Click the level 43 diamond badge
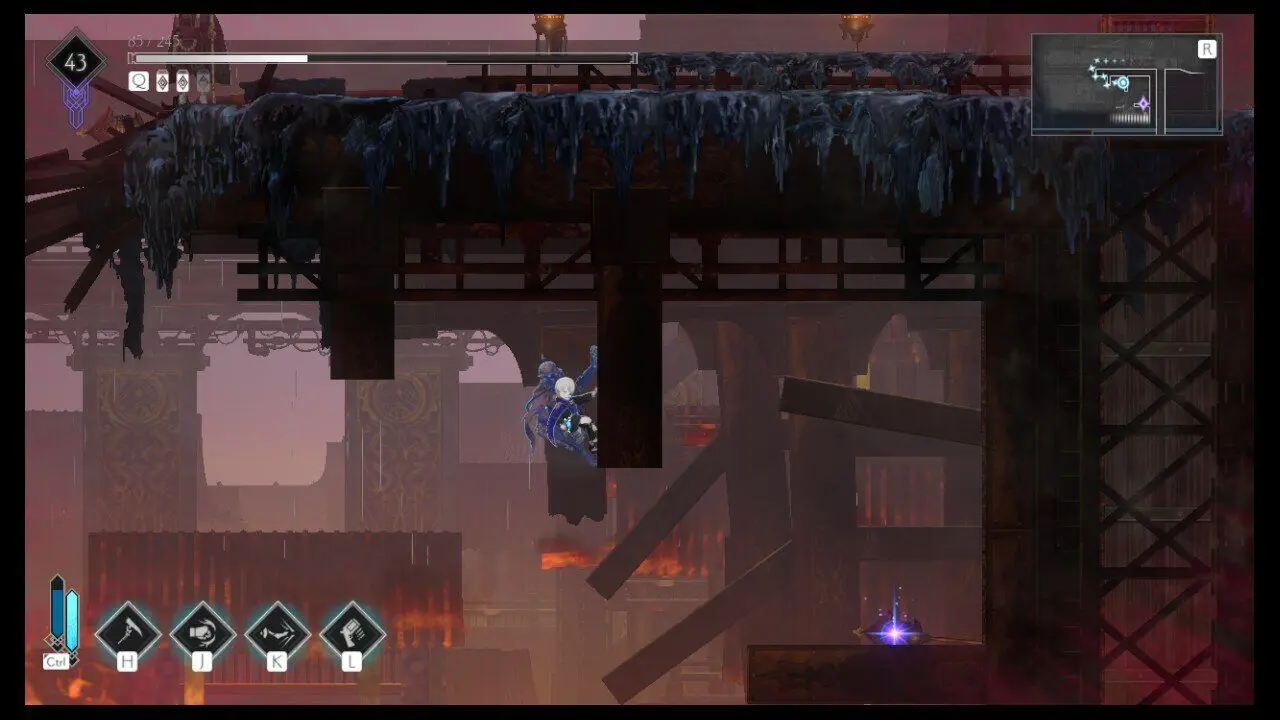This screenshot has width=1280, height=720. pyautogui.click(x=76, y=63)
